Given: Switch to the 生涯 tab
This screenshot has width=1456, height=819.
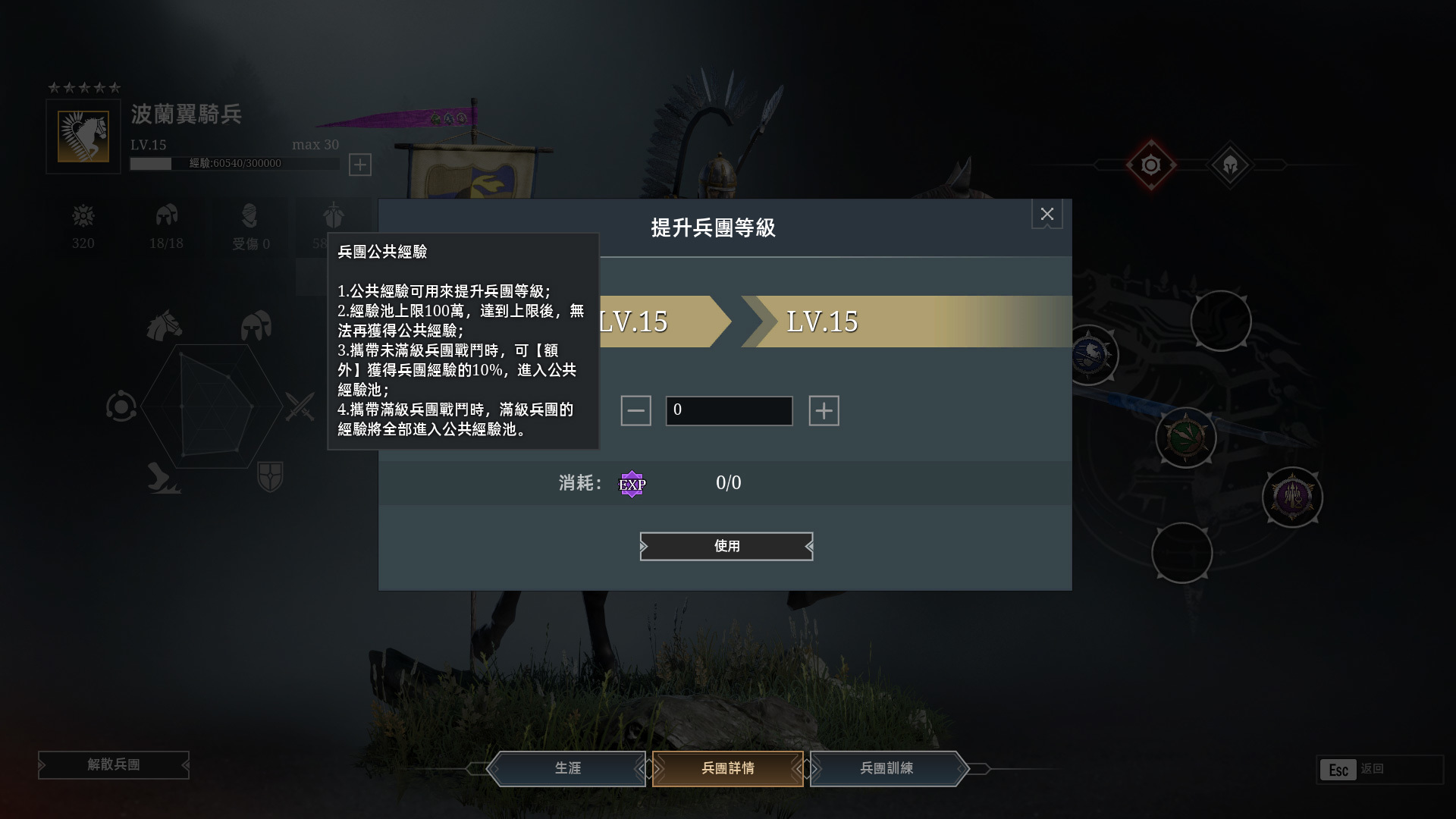Looking at the screenshot, I should click(x=567, y=768).
